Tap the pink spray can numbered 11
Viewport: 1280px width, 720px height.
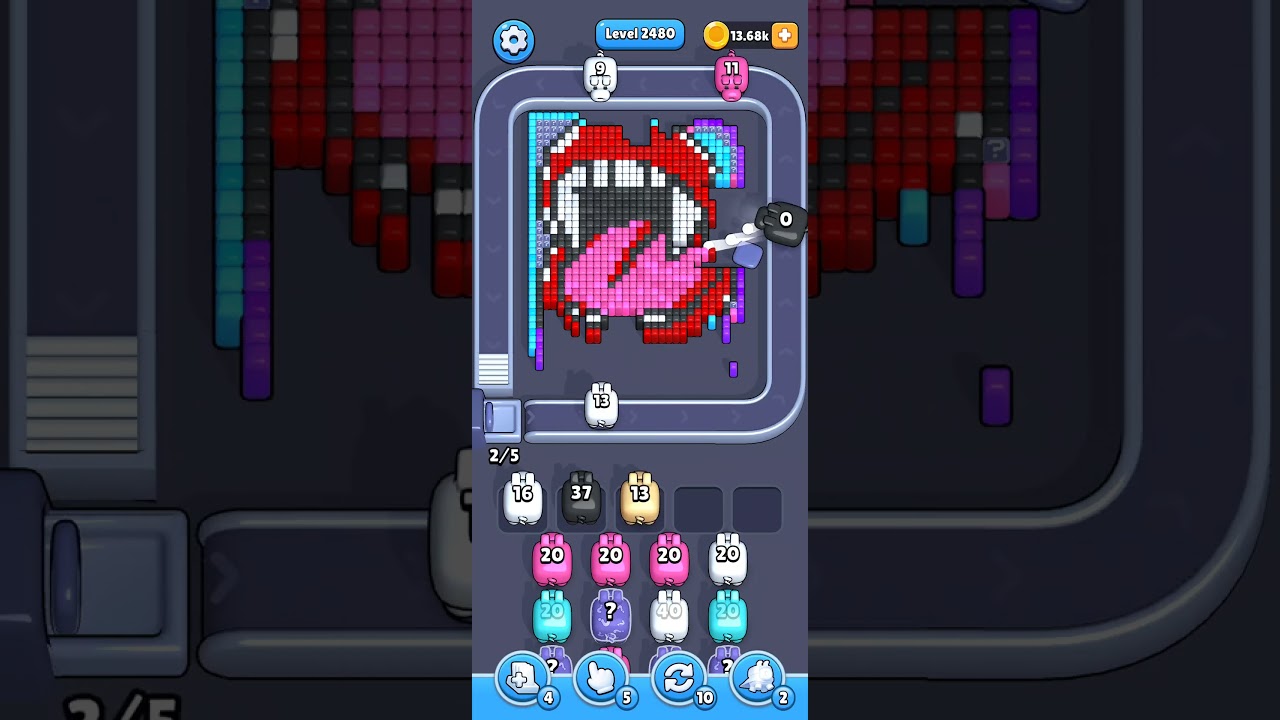(x=733, y=78)
